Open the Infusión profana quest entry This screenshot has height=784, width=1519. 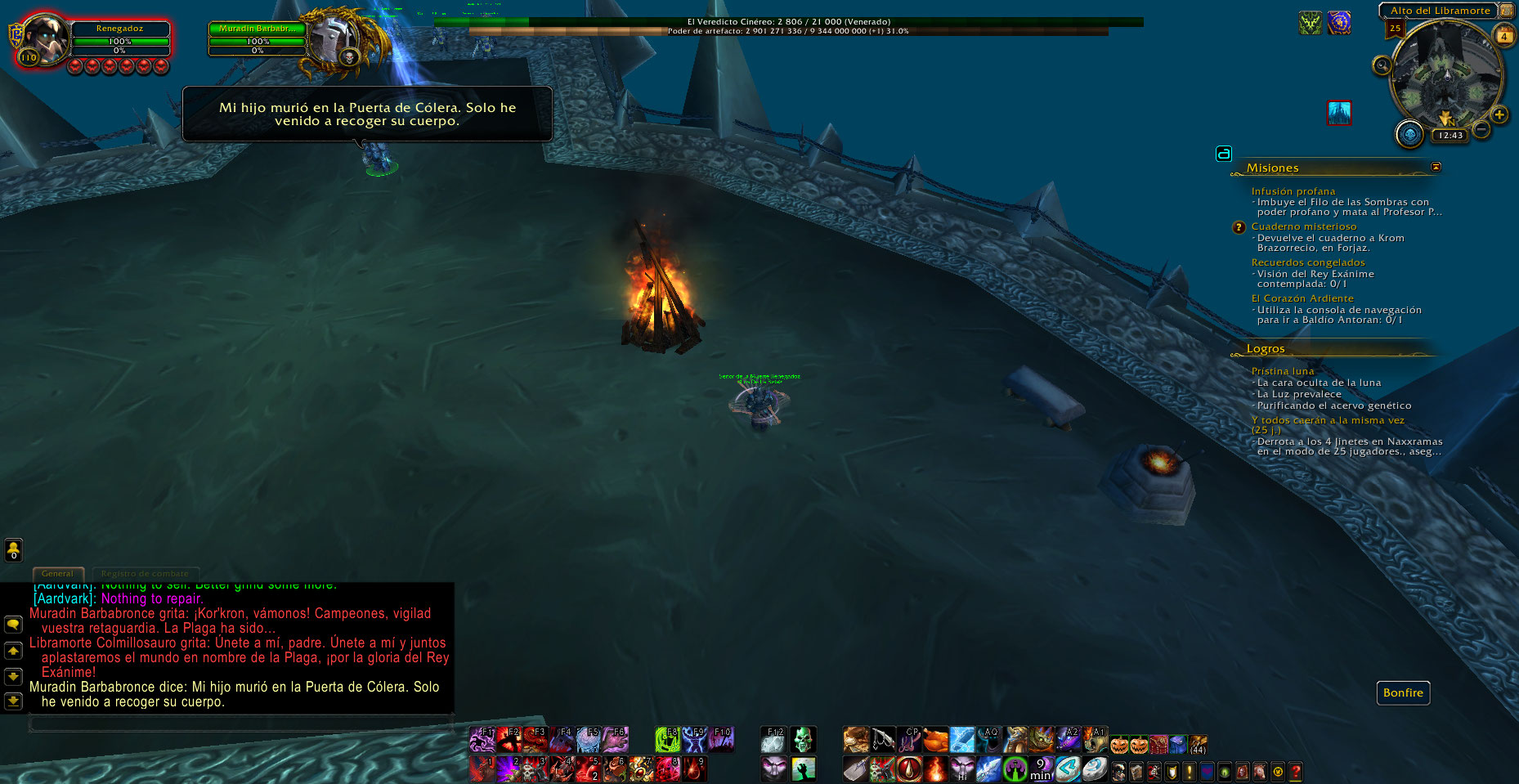[x=1293, y=191]
